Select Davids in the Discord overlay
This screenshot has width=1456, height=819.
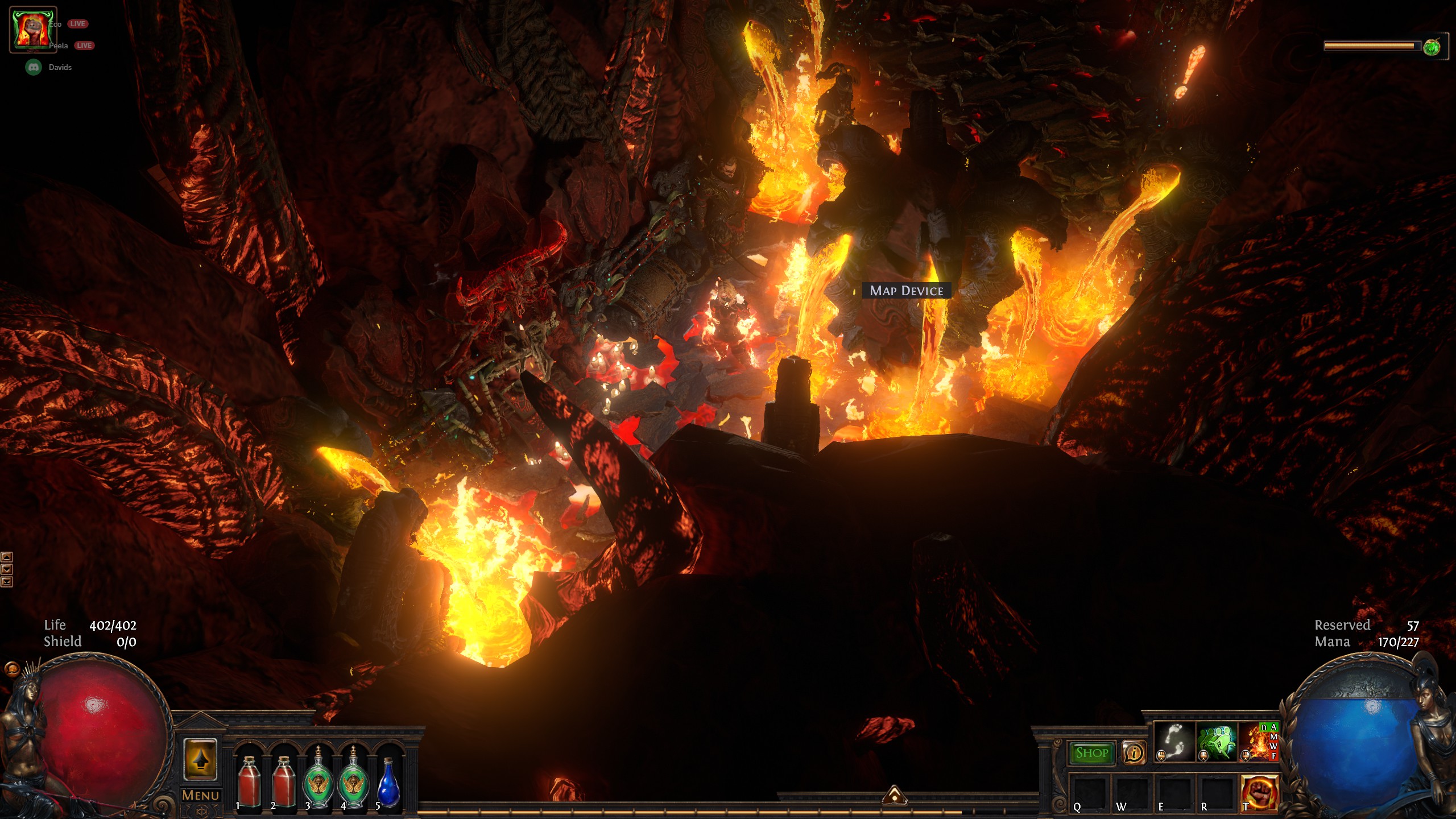click(60, 67)
